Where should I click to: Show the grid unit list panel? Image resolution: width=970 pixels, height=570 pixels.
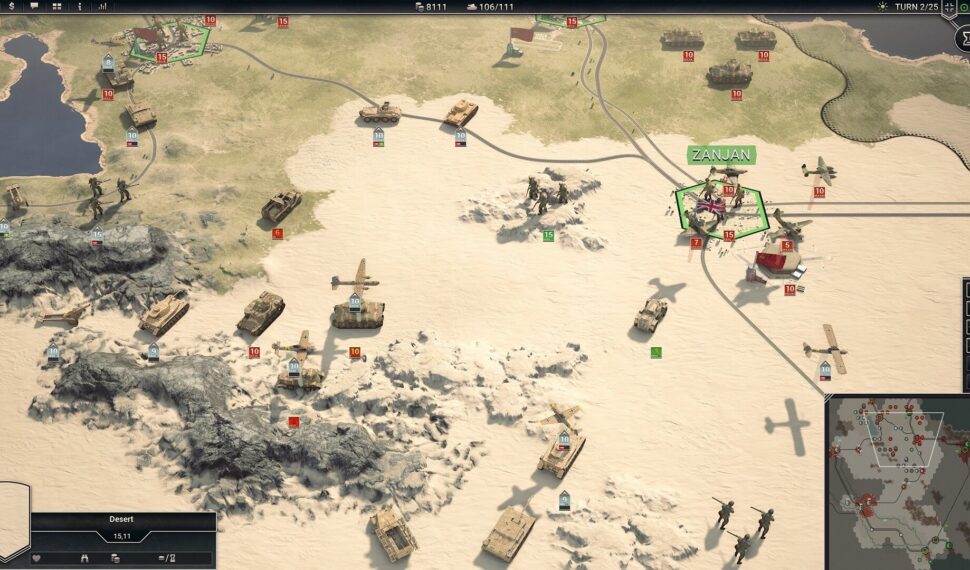pyautogui.click(x=56, y=6)
